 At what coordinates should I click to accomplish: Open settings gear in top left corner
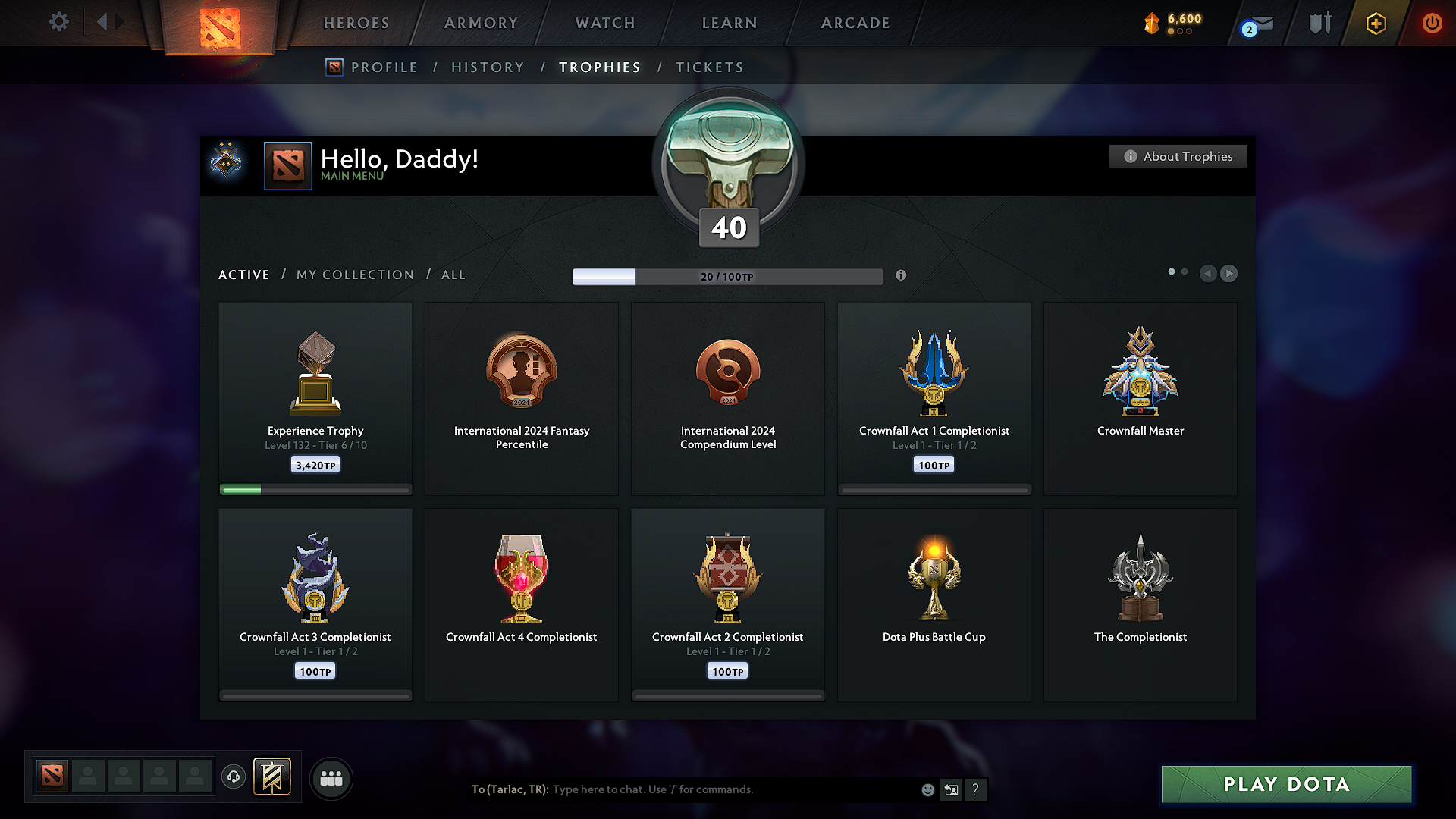pyautogui.click(x=58, y=22)
